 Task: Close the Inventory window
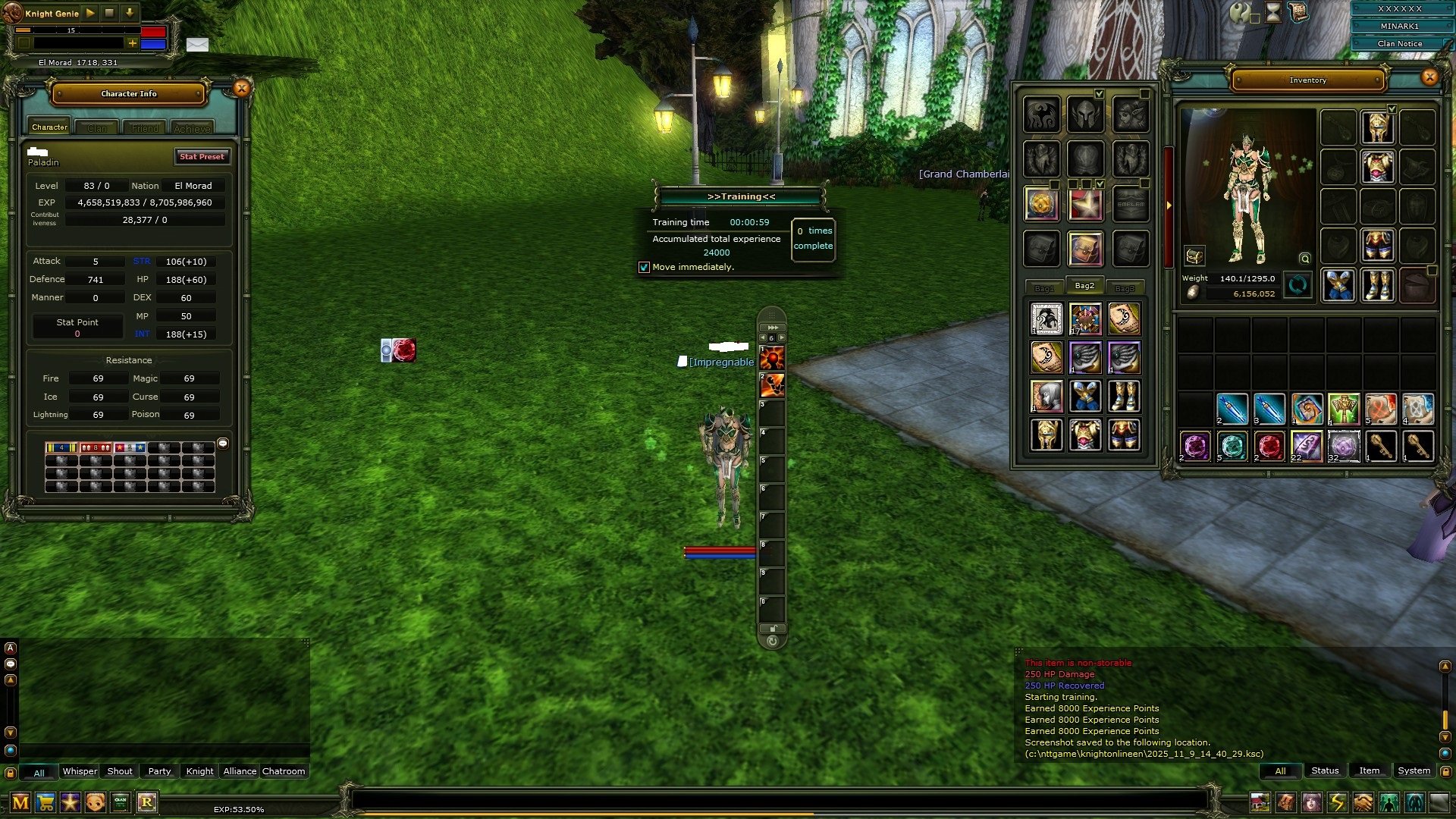point(1429,77)
